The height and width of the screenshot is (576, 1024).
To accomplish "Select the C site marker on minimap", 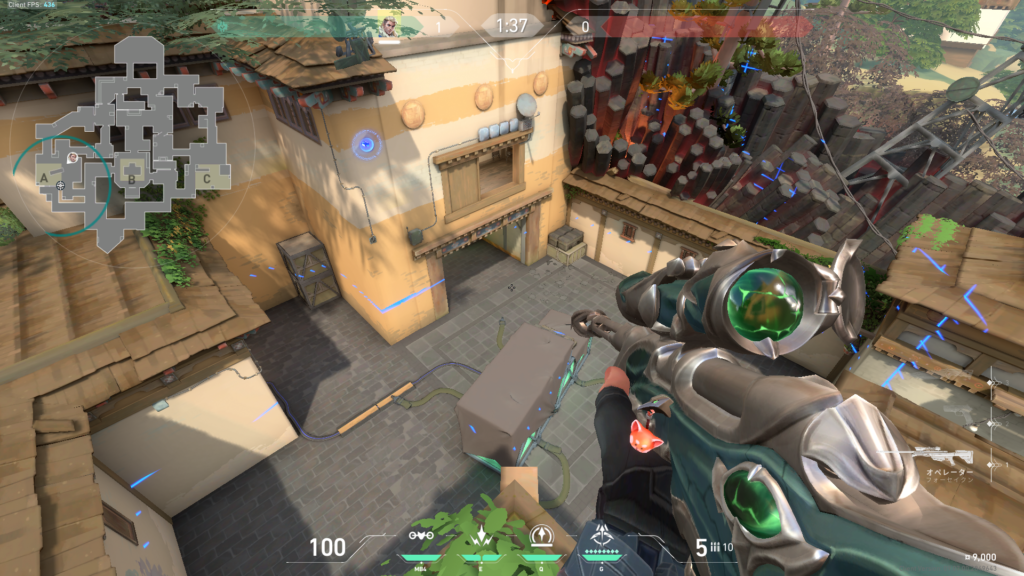I will 206,179.
